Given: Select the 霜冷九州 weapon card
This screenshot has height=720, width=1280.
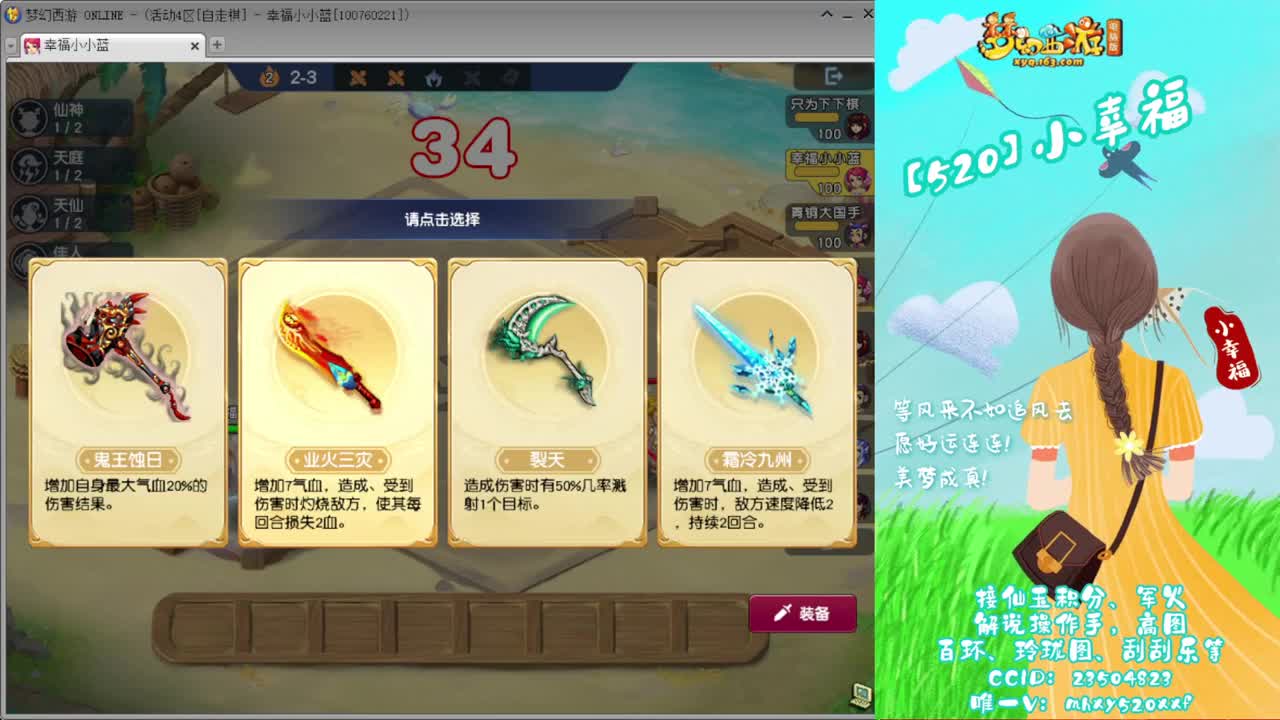Looking at the screenshot, I should click(x=755, y=400).
